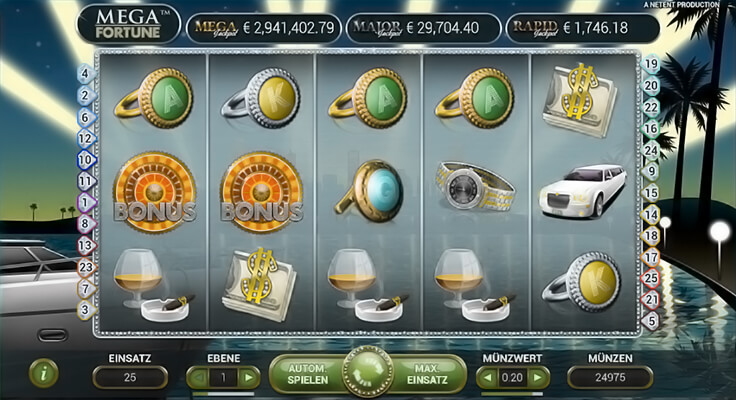Raise the Münzwert coin value
The width and height of the screenshot is (736, 400).
tap(538, 377)
